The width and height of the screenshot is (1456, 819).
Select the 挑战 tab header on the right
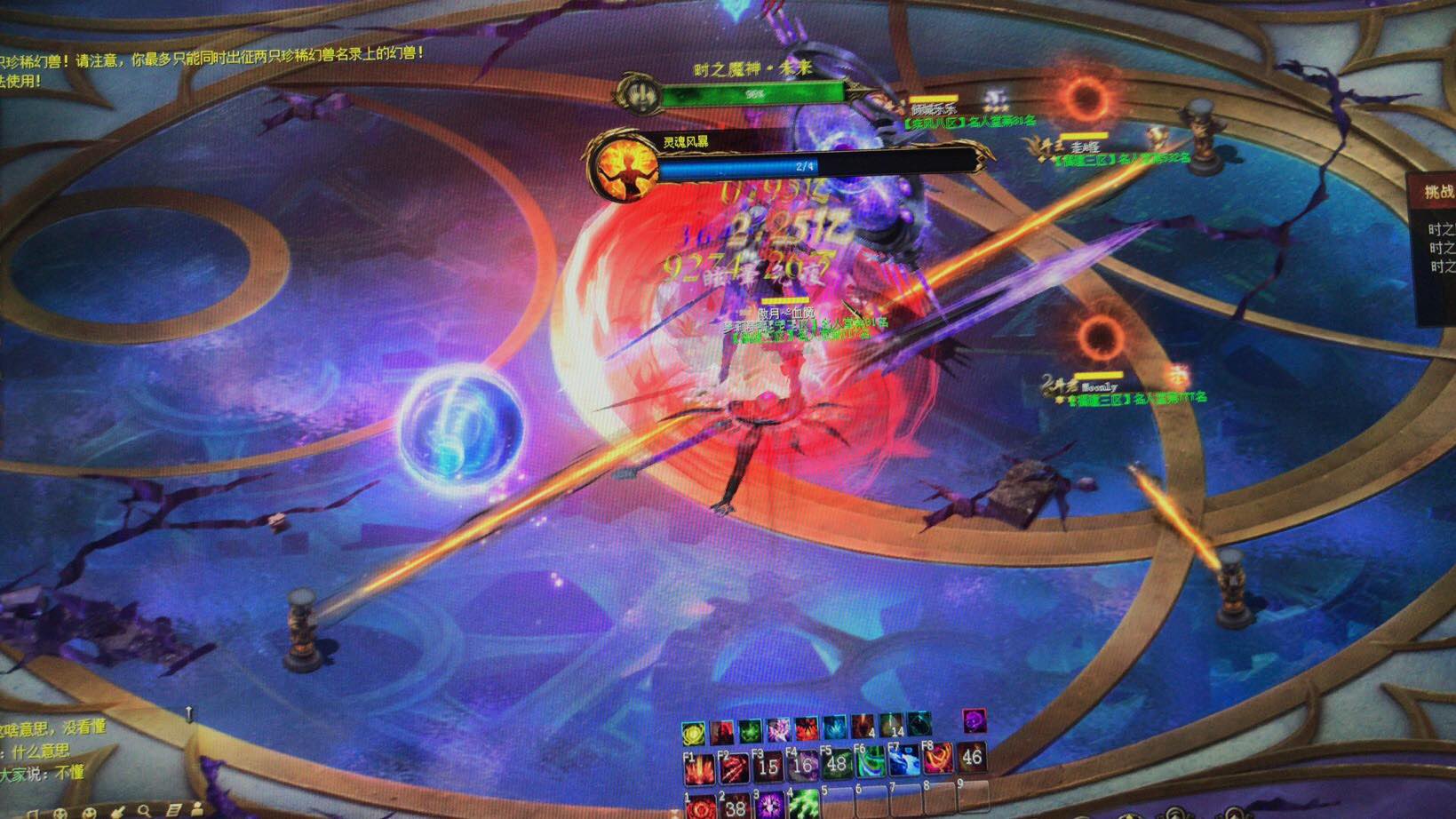click(1440, 189)
